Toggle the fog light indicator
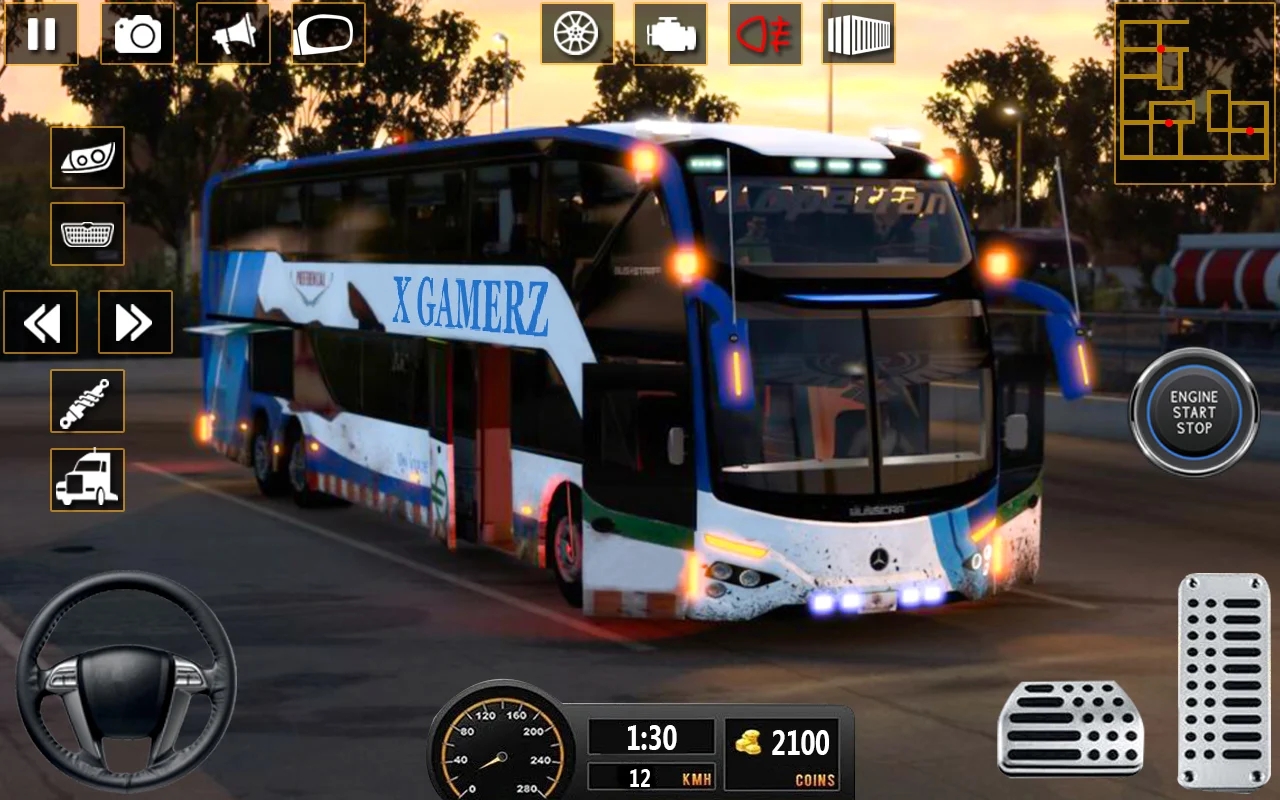The height and width of the screenshot is (800, 1280). pos(764,34)
